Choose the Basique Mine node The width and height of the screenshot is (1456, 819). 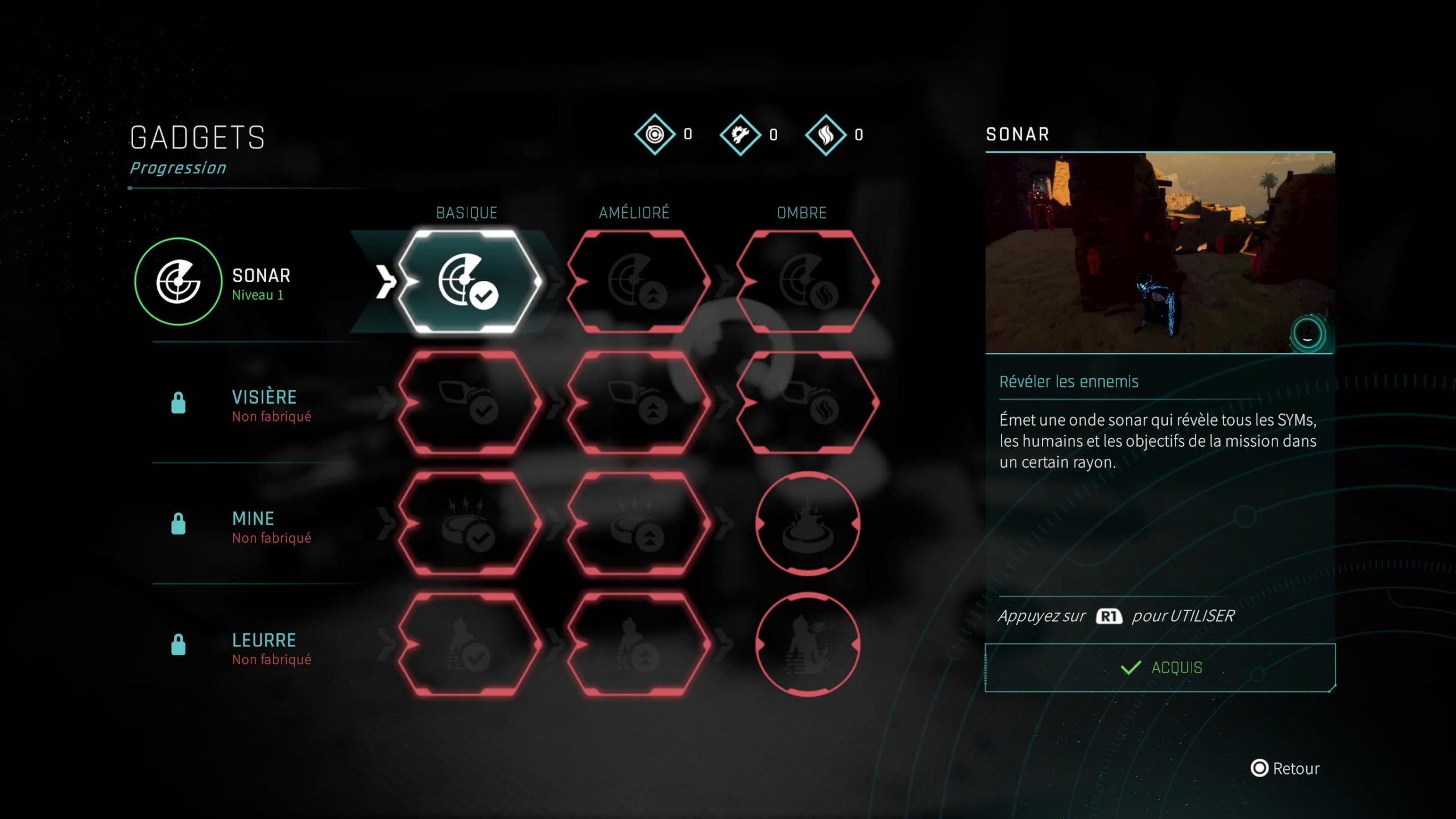468,524
